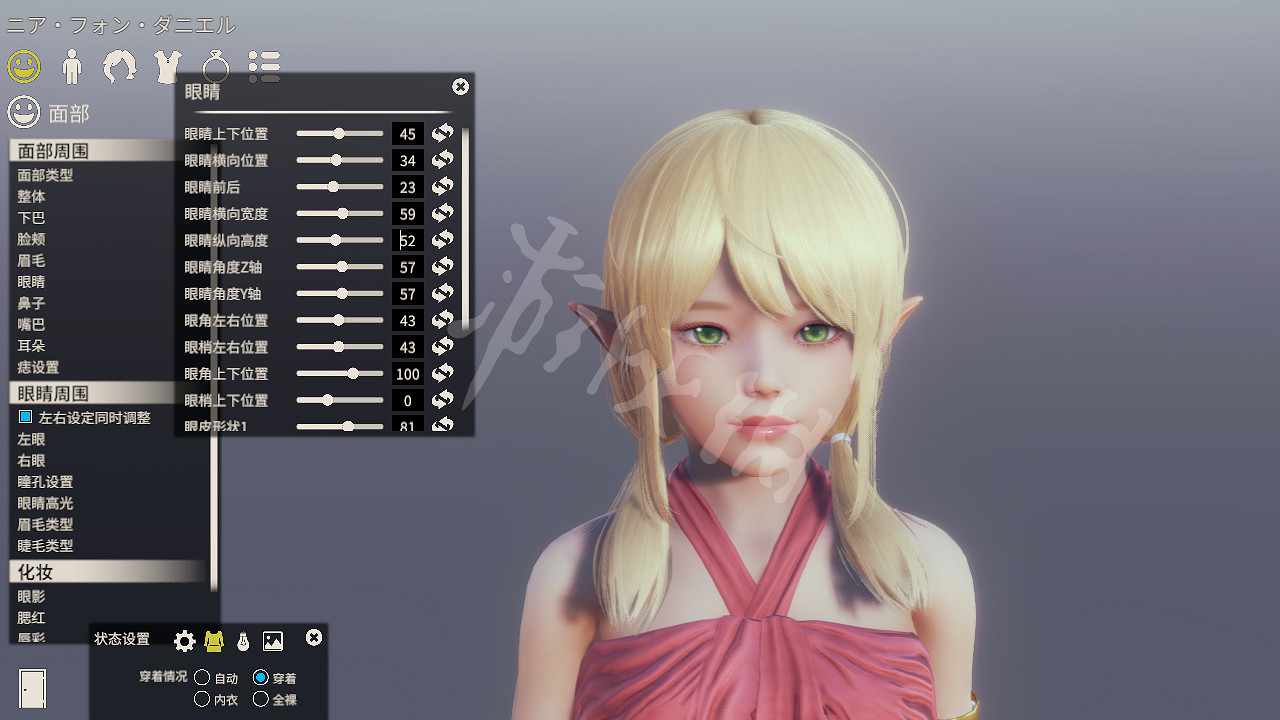Select the accessories ring icon
This screenshot has height=720, width=1280.
pos(215,67)
